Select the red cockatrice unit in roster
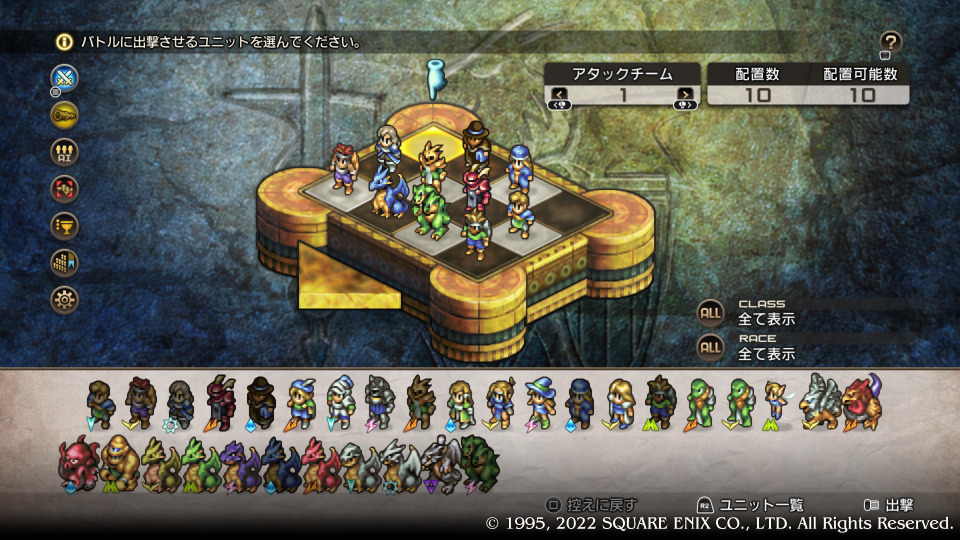This screenshot has width=960, height=540. click(x=862, y=400)
